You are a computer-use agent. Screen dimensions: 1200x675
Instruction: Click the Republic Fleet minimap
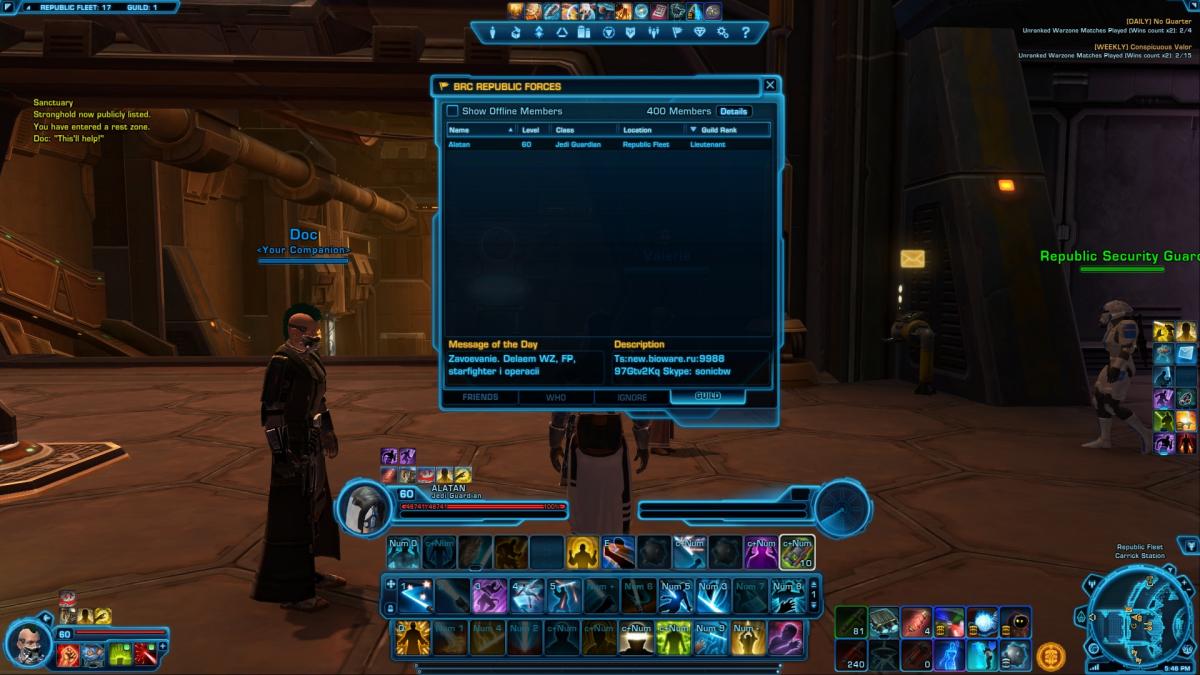click(1138, 613)
